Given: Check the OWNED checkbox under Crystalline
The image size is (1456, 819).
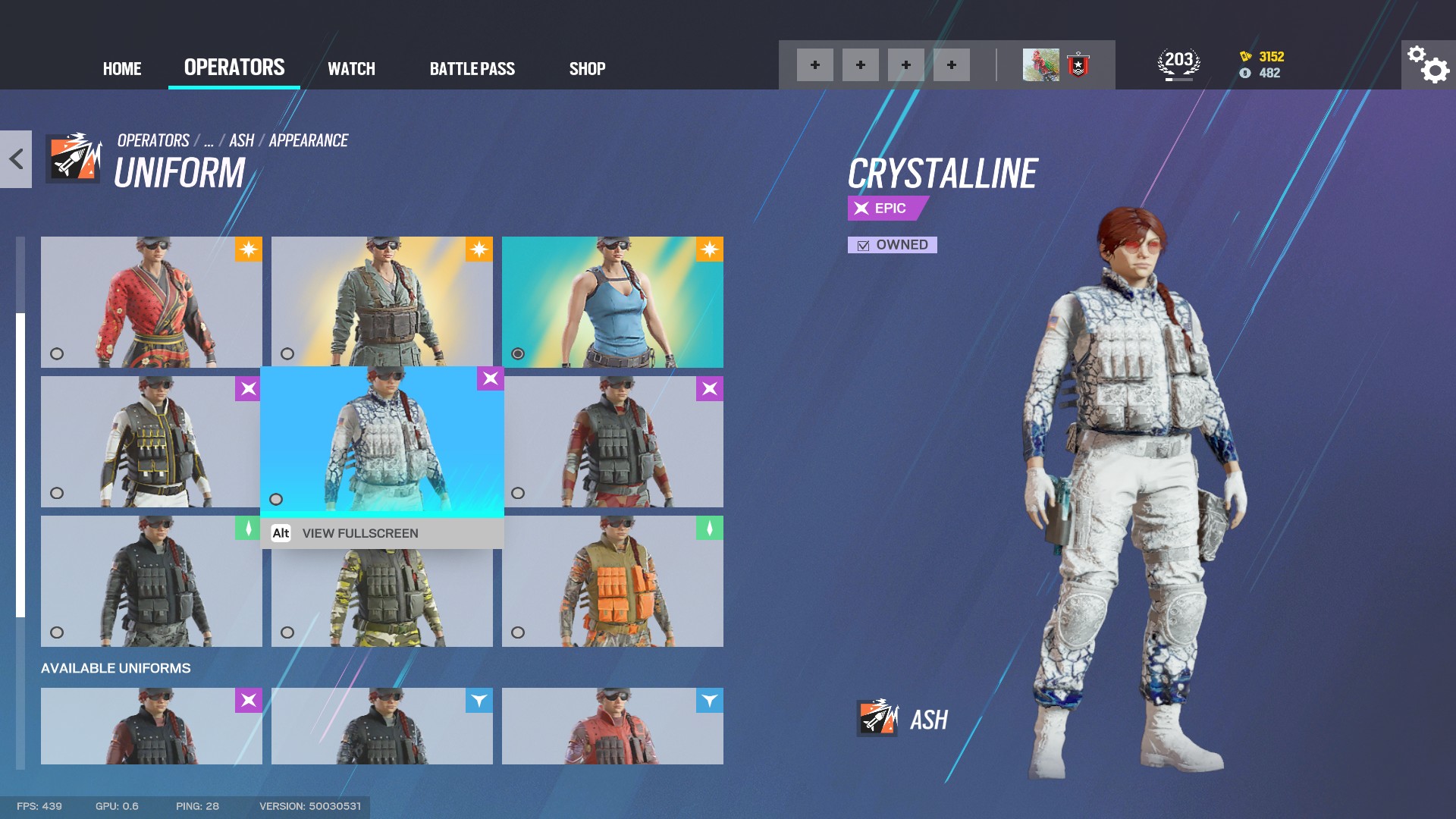Looking at the screenshot, I should pos(862,245).
